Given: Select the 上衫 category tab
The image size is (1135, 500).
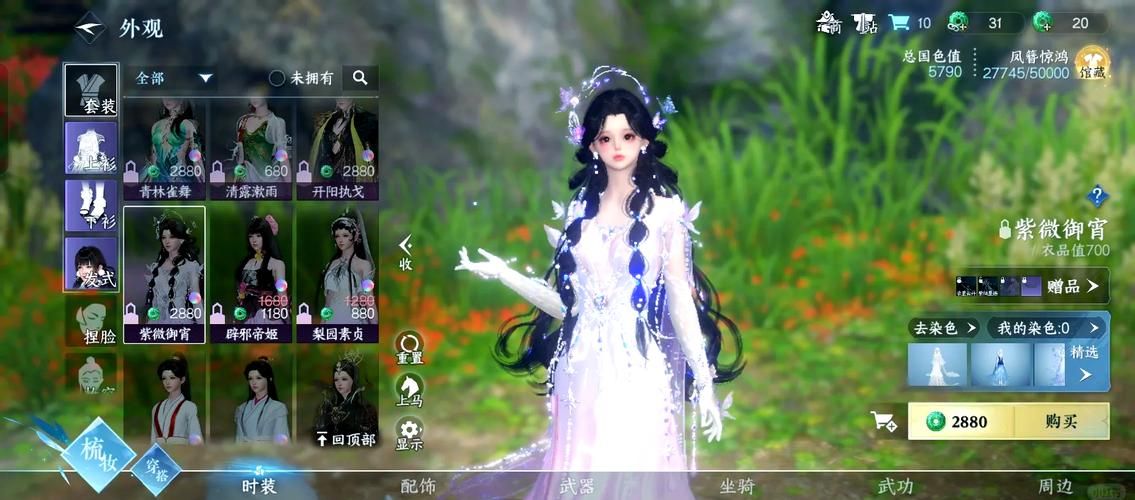Looking at the screenshot, I should pos(92,148).
